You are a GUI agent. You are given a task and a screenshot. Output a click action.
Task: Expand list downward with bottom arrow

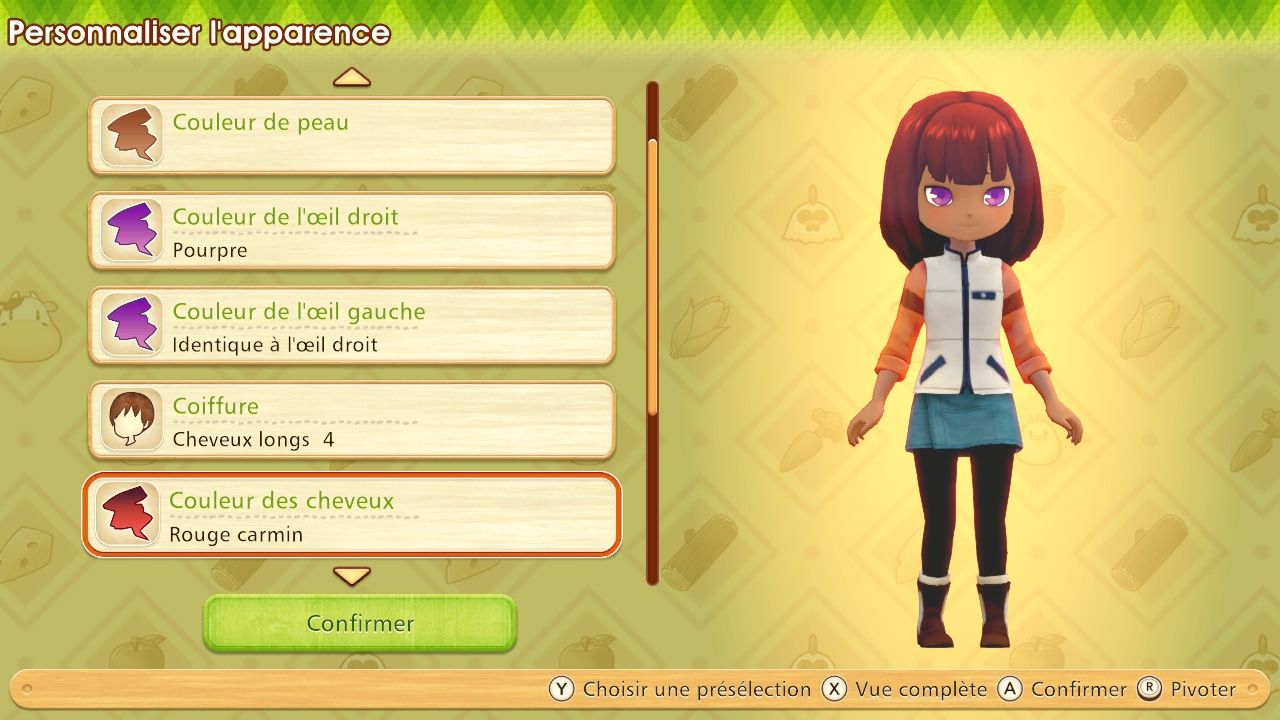click(x=352, y=576)
